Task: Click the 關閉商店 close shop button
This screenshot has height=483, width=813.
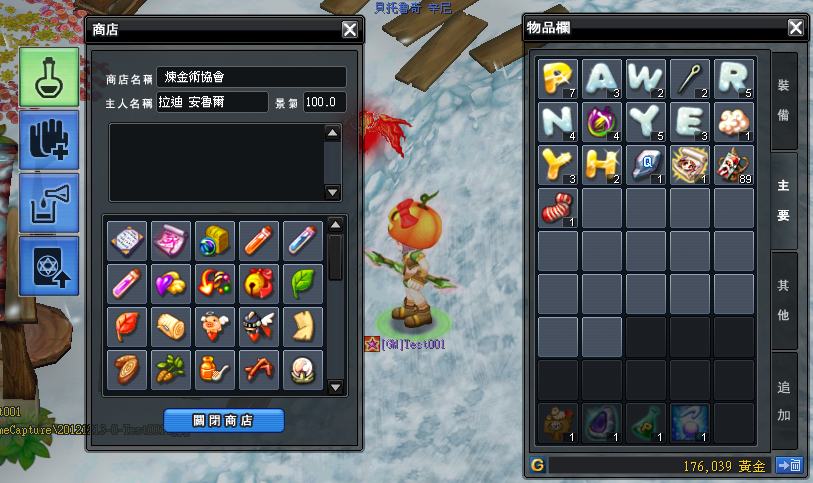Action: click(224, 420)
